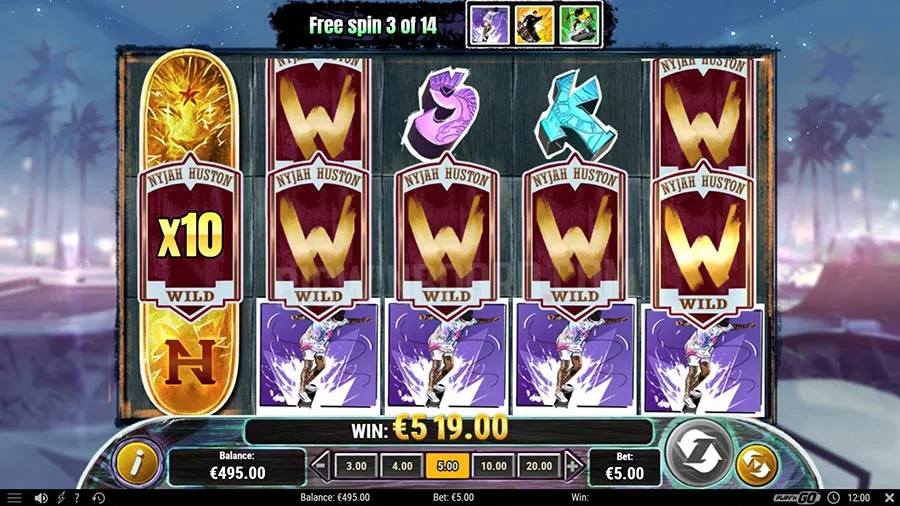900x506 pixels.
Task: Close the game with the X button
Action: [889, 497]
